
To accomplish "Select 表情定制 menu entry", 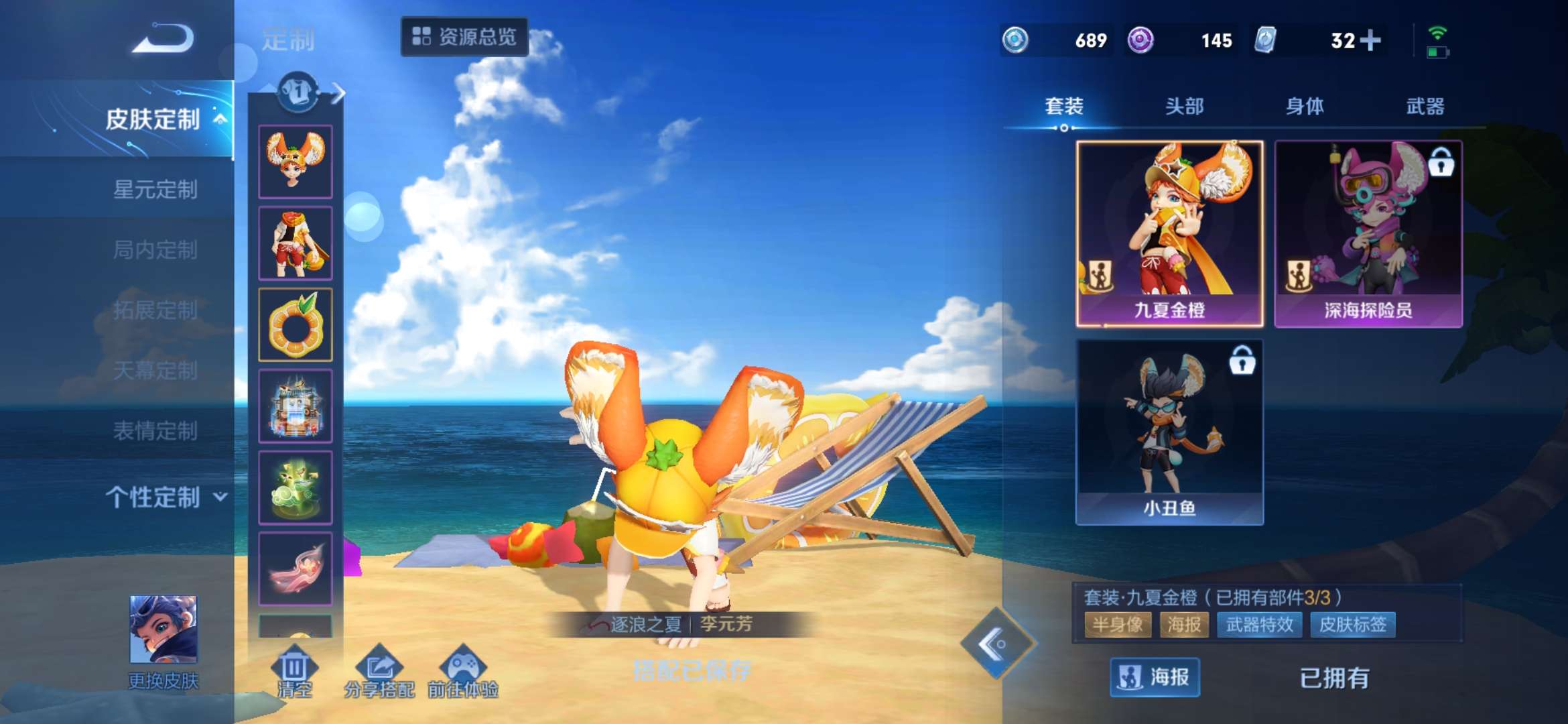I will (x=155, y=430).
